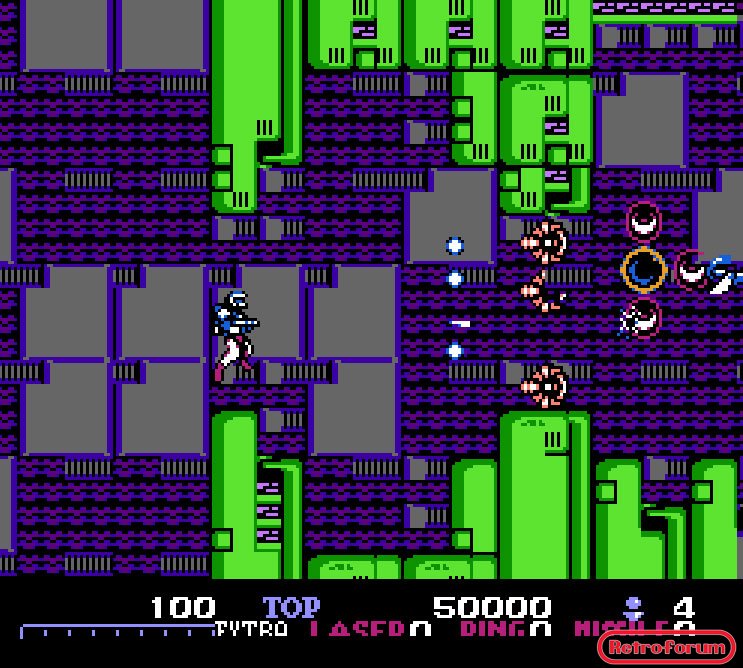Open the RetroForum watermark logo
The image size is (743, 668).
pos(666,647)
